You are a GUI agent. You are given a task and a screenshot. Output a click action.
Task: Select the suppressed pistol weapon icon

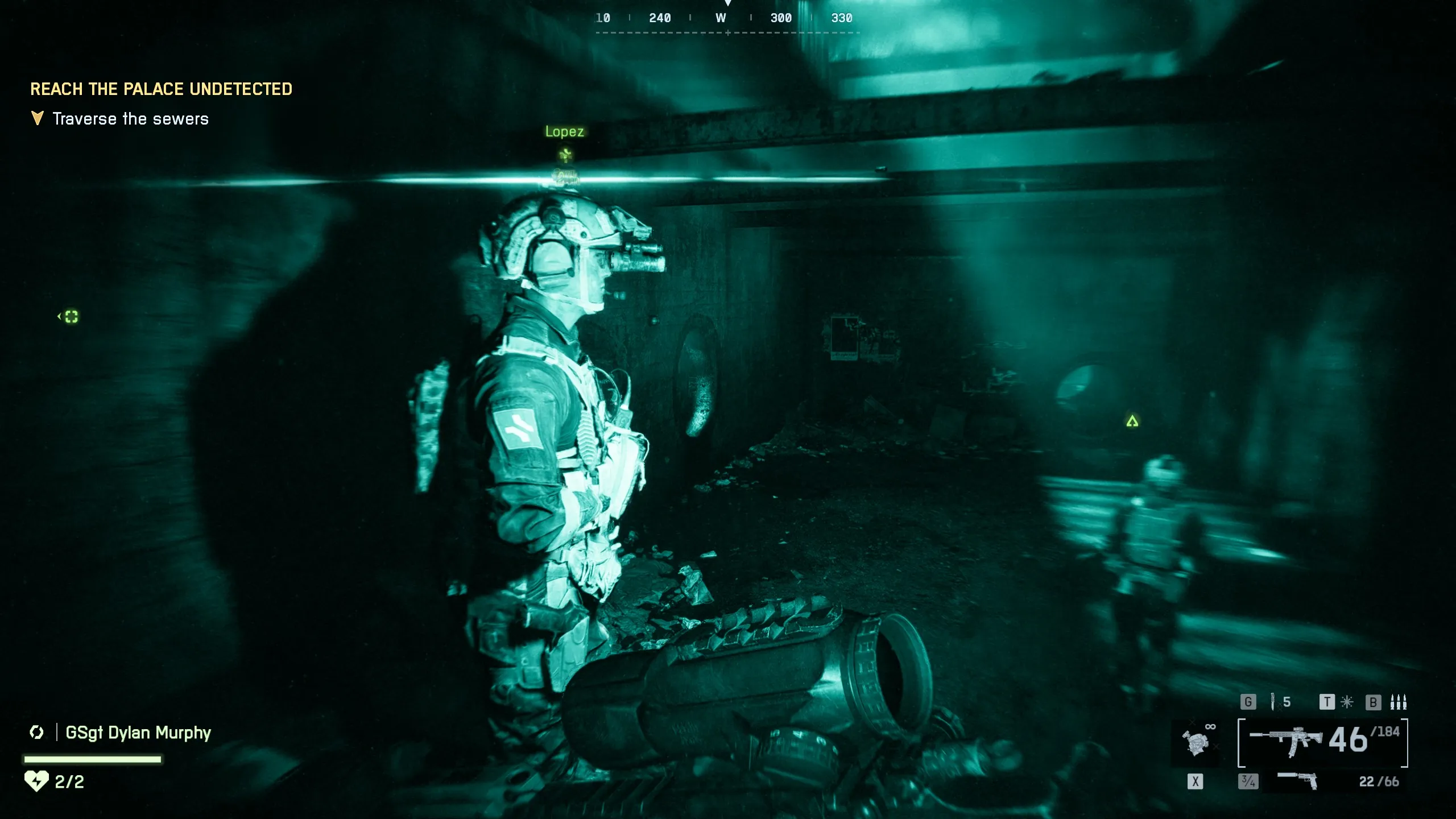1297,780
